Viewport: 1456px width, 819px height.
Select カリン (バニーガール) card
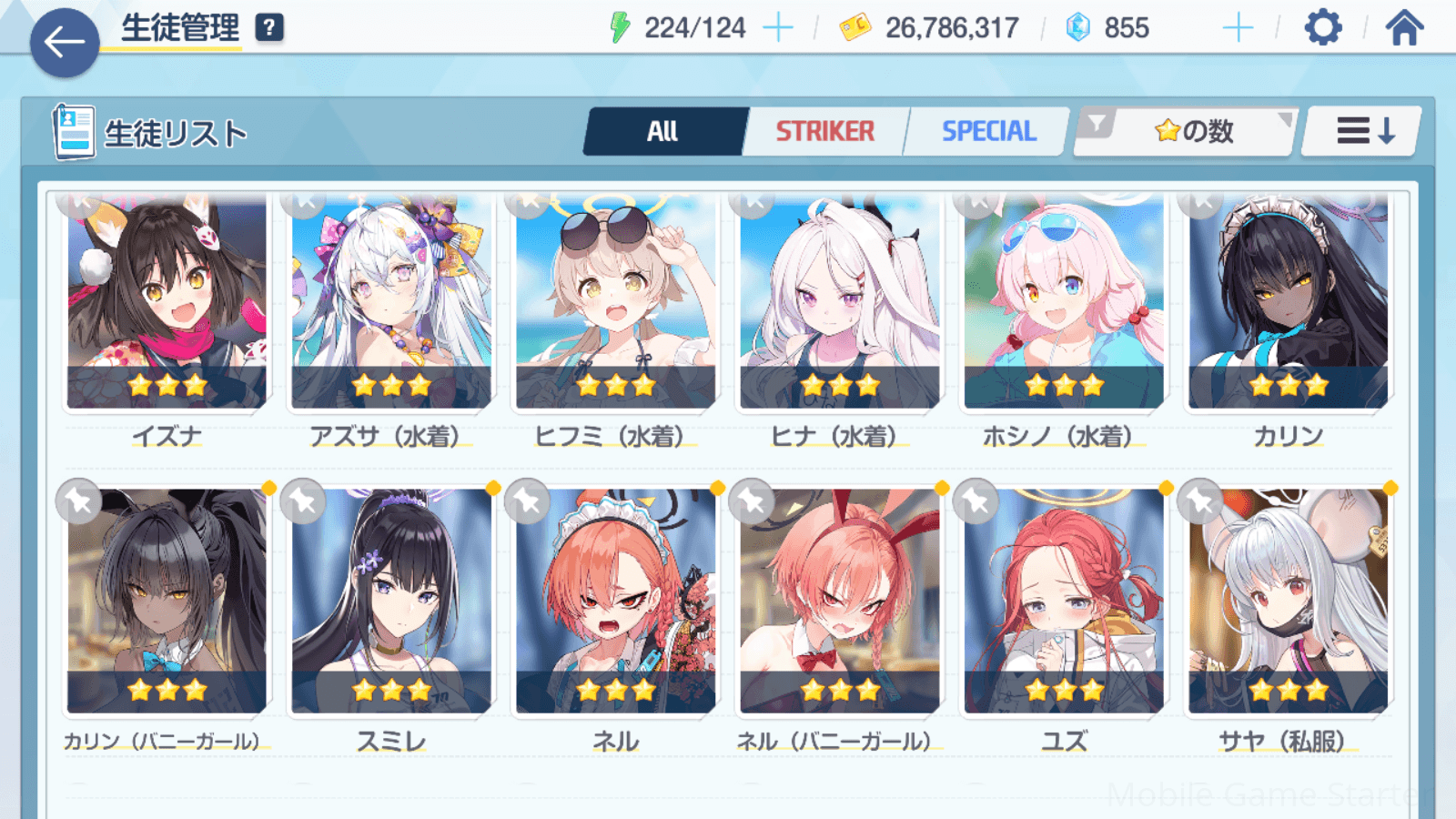[x=167, y=601]
